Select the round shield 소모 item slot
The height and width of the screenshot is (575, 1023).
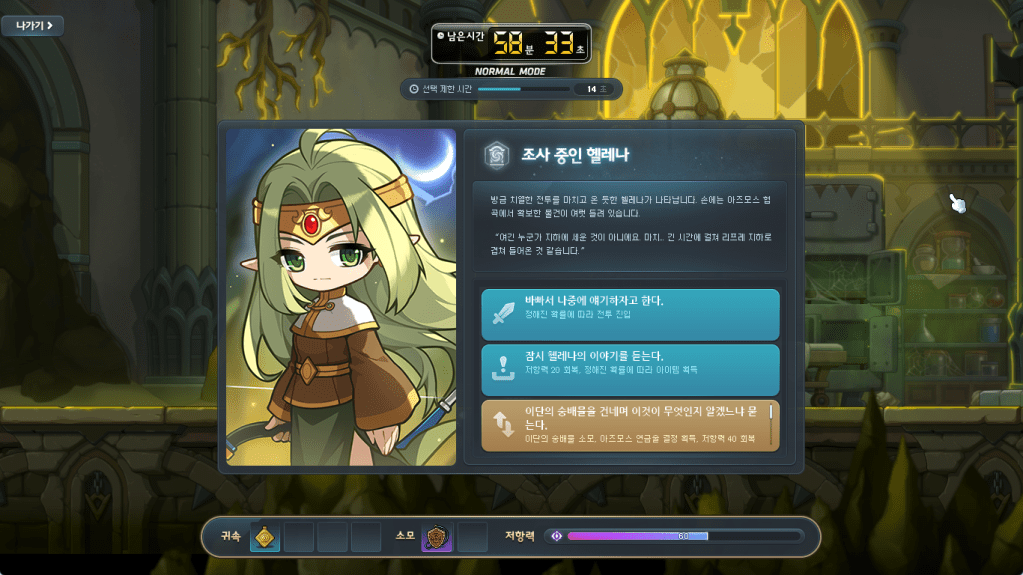[x=437, y=538]
